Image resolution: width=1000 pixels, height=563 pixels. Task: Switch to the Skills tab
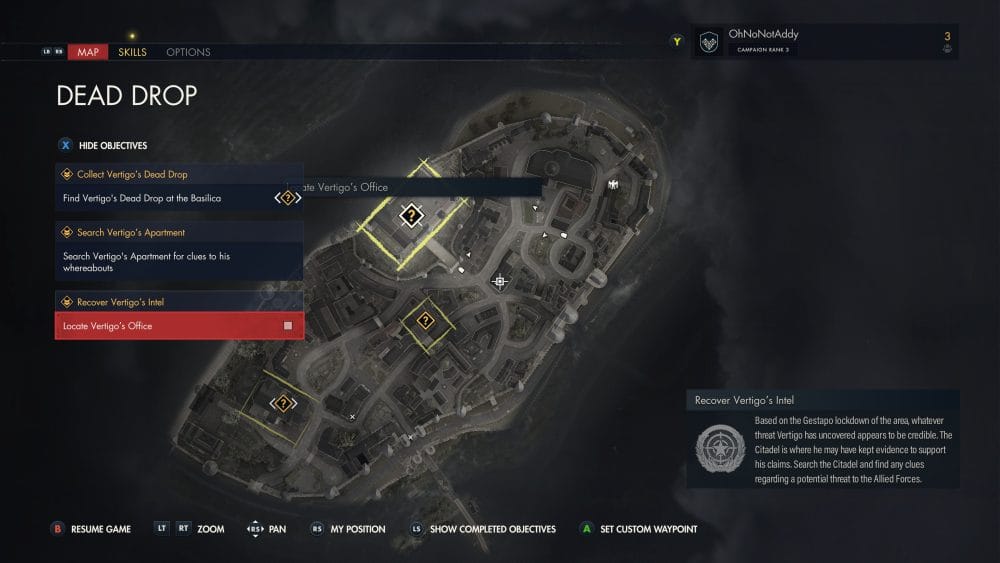click(132, 52)
